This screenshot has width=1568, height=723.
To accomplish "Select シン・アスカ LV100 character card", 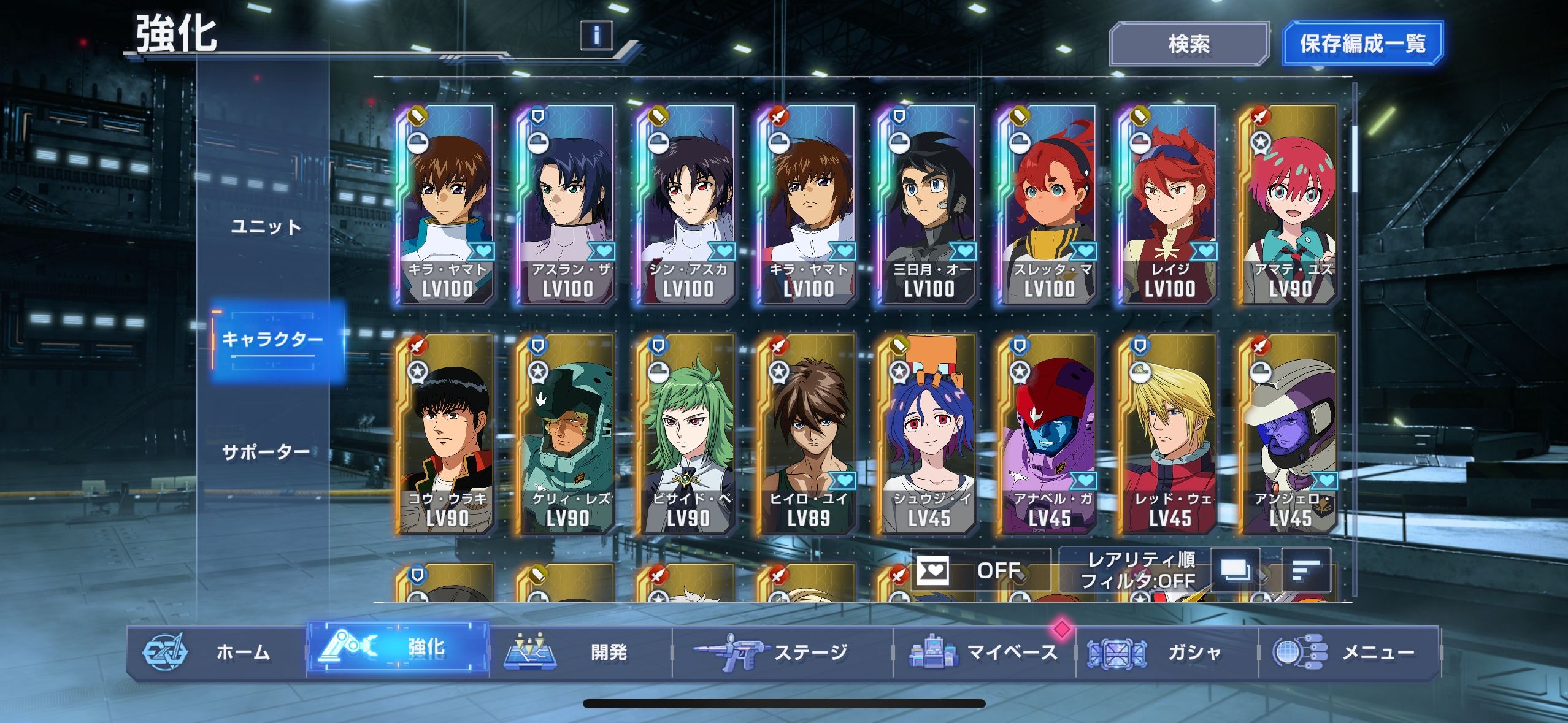I will click(687, 205).
